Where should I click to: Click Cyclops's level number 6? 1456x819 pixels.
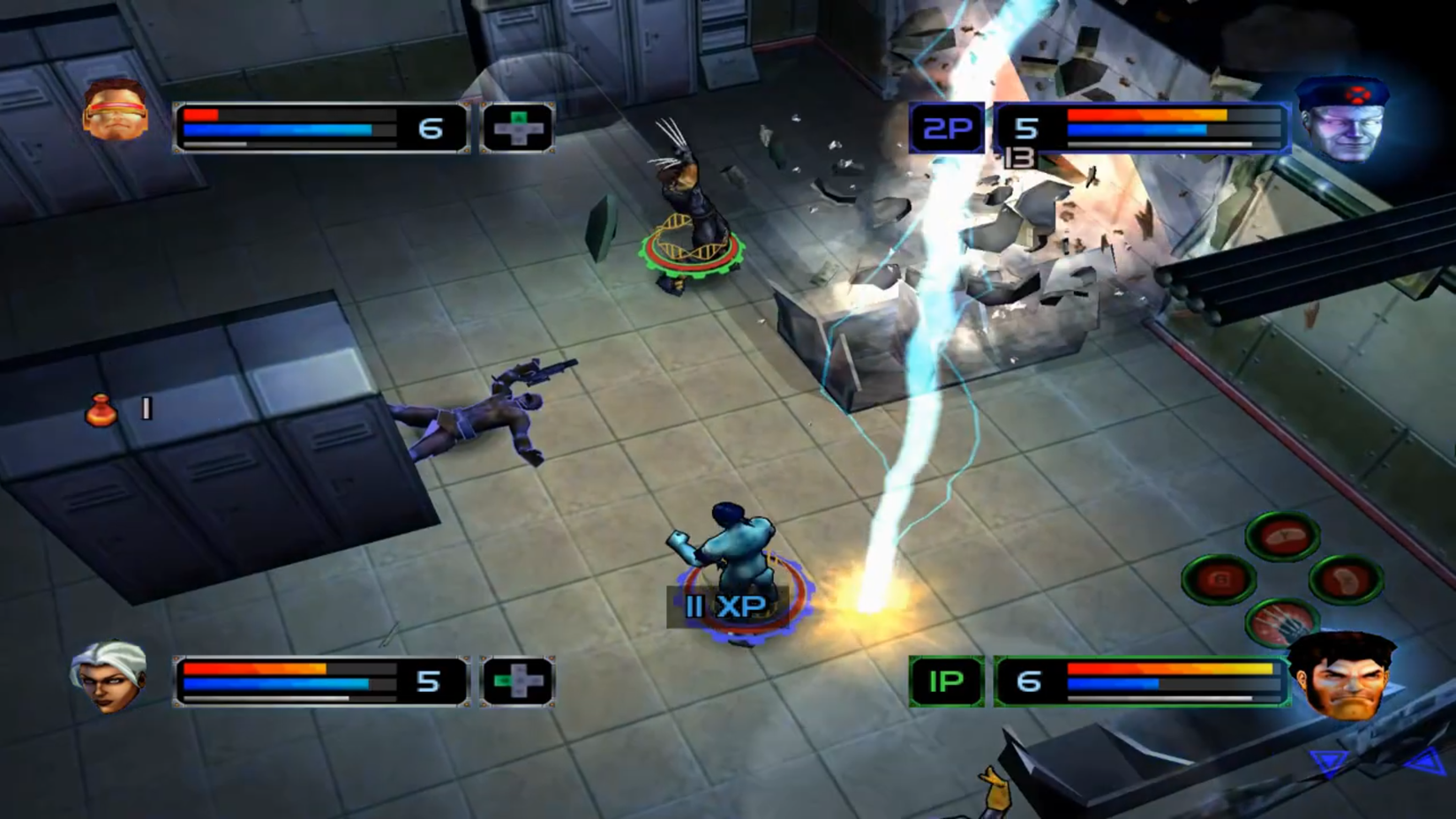click(430, 126)
